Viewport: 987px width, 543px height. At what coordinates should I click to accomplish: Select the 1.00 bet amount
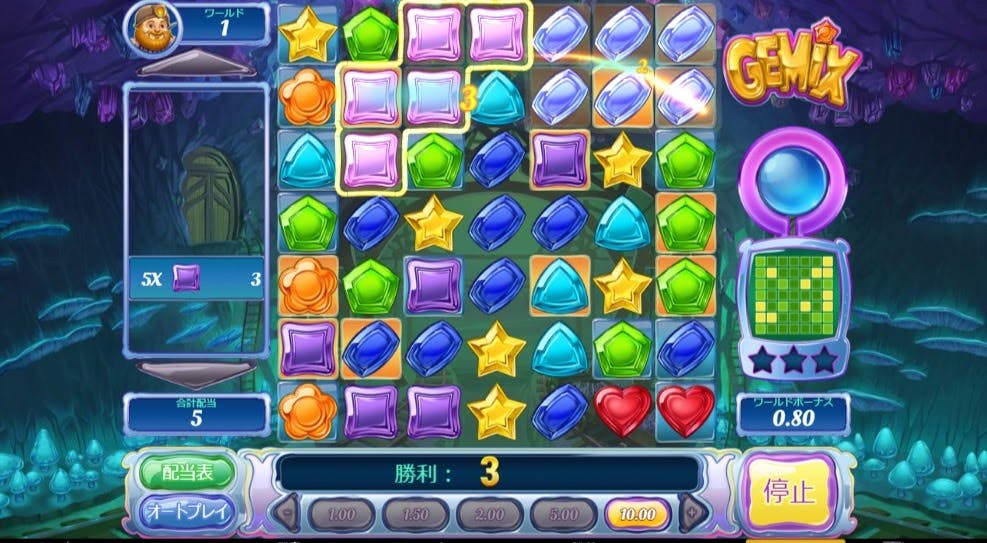[341, 515]
